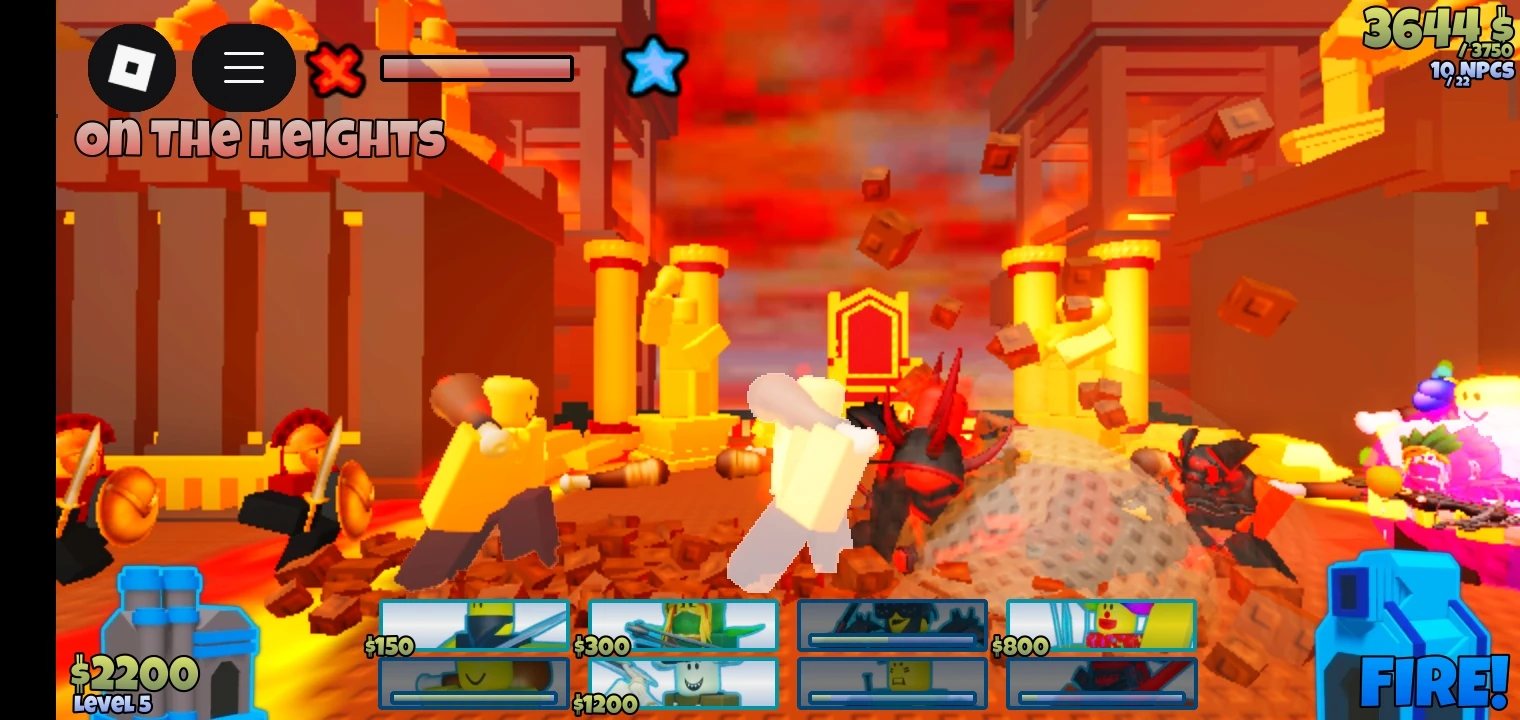Tap the On The Heights title

pyautogui.click(x=260, y=138)
